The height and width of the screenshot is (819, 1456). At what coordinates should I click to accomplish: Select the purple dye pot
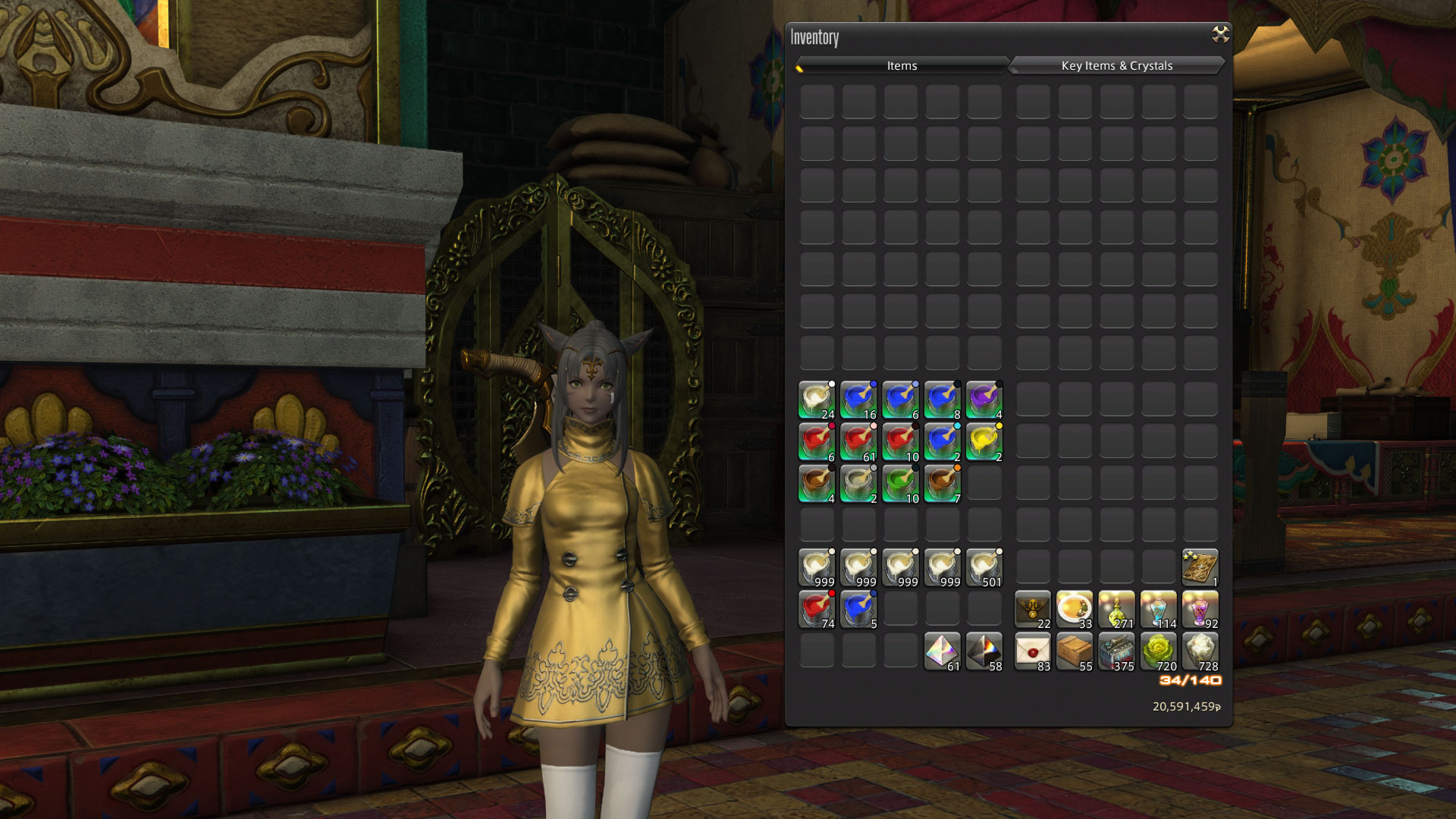[x=984, y=400]
